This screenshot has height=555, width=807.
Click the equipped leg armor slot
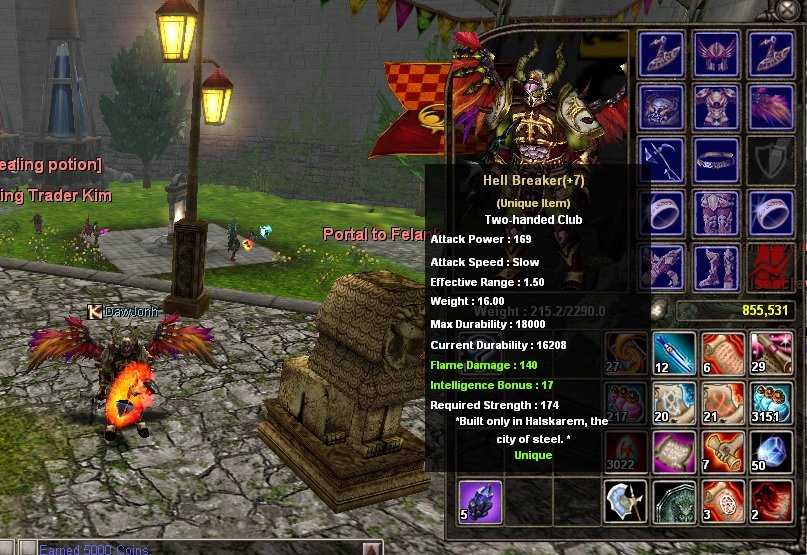tap(715, 214)
